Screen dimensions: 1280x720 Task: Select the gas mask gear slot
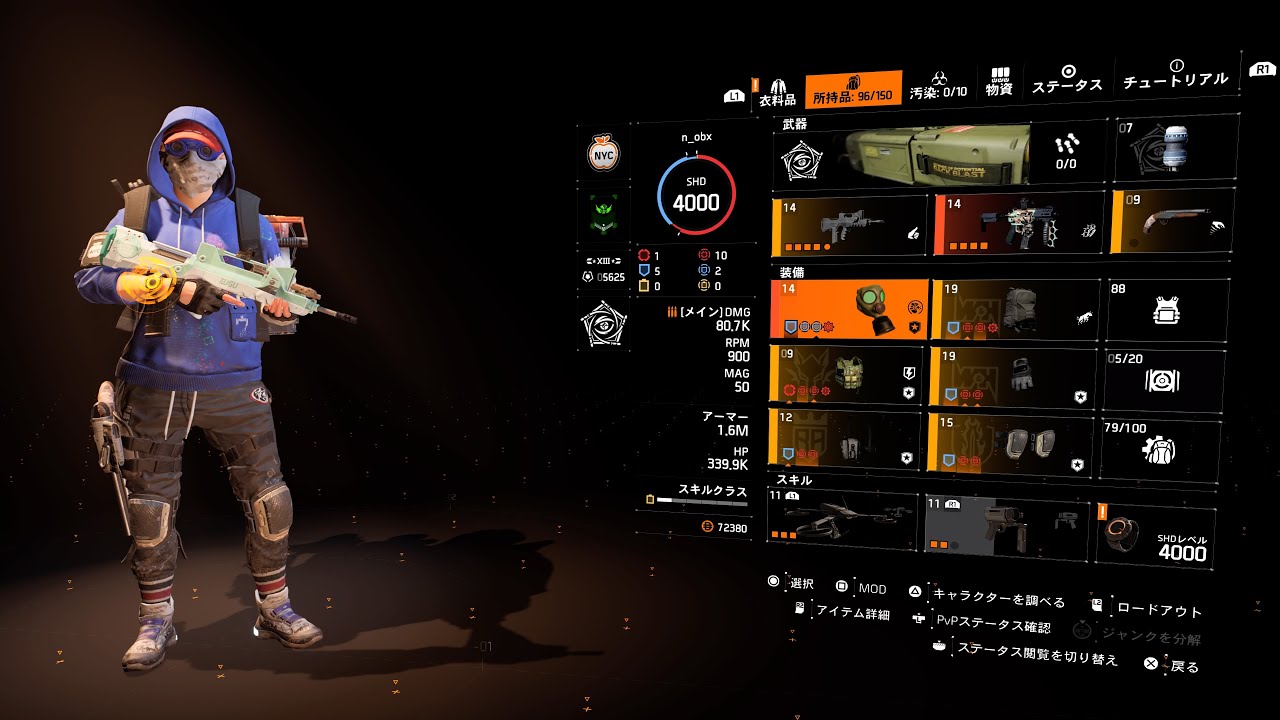[849, 310]
